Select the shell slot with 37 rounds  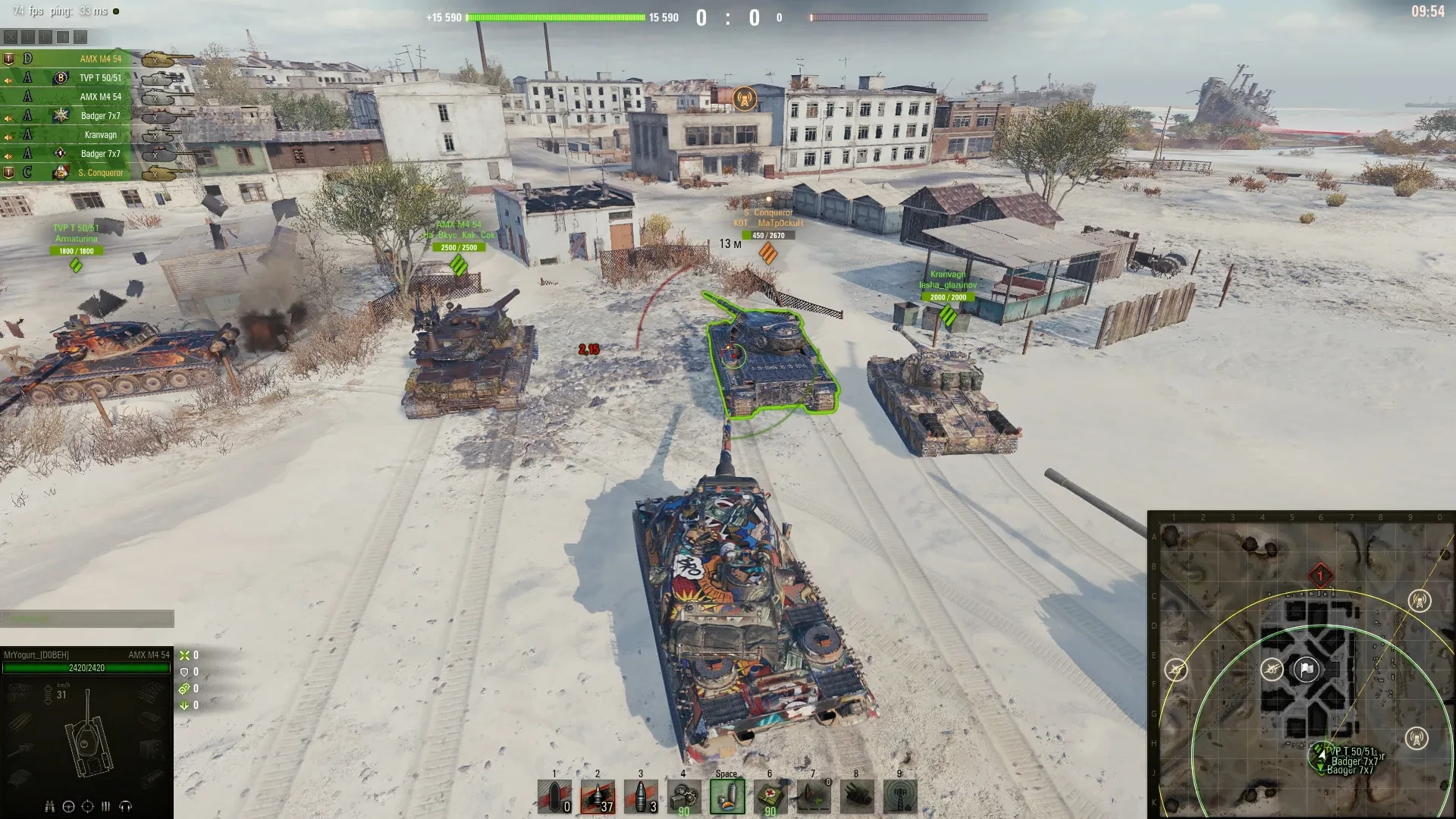pos(598,797)
